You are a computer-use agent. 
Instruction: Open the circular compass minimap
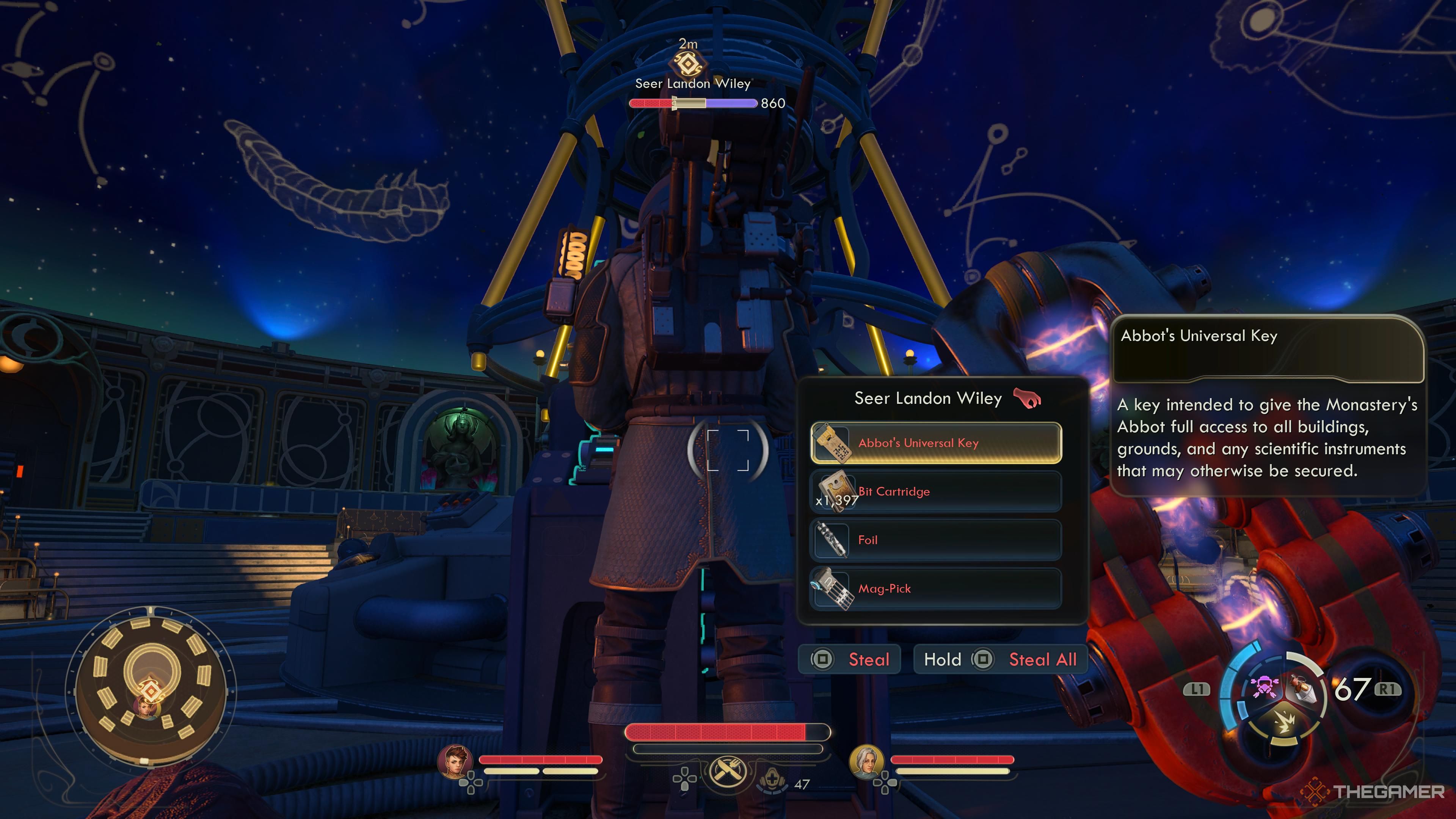click(151, 689)
